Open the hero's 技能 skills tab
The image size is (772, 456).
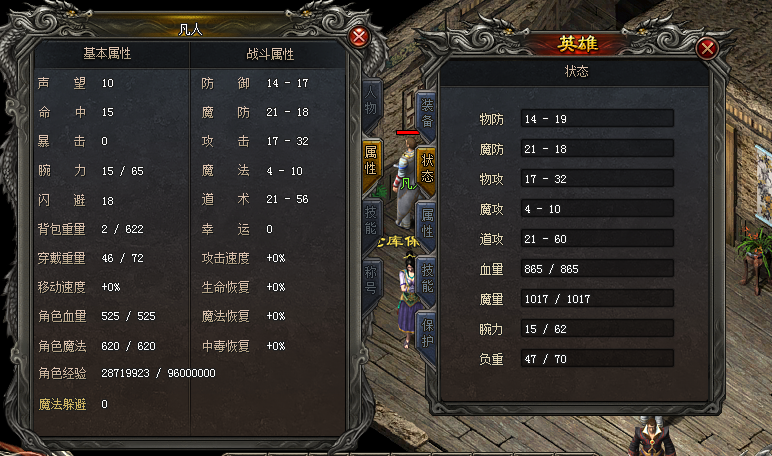(427, 277)
